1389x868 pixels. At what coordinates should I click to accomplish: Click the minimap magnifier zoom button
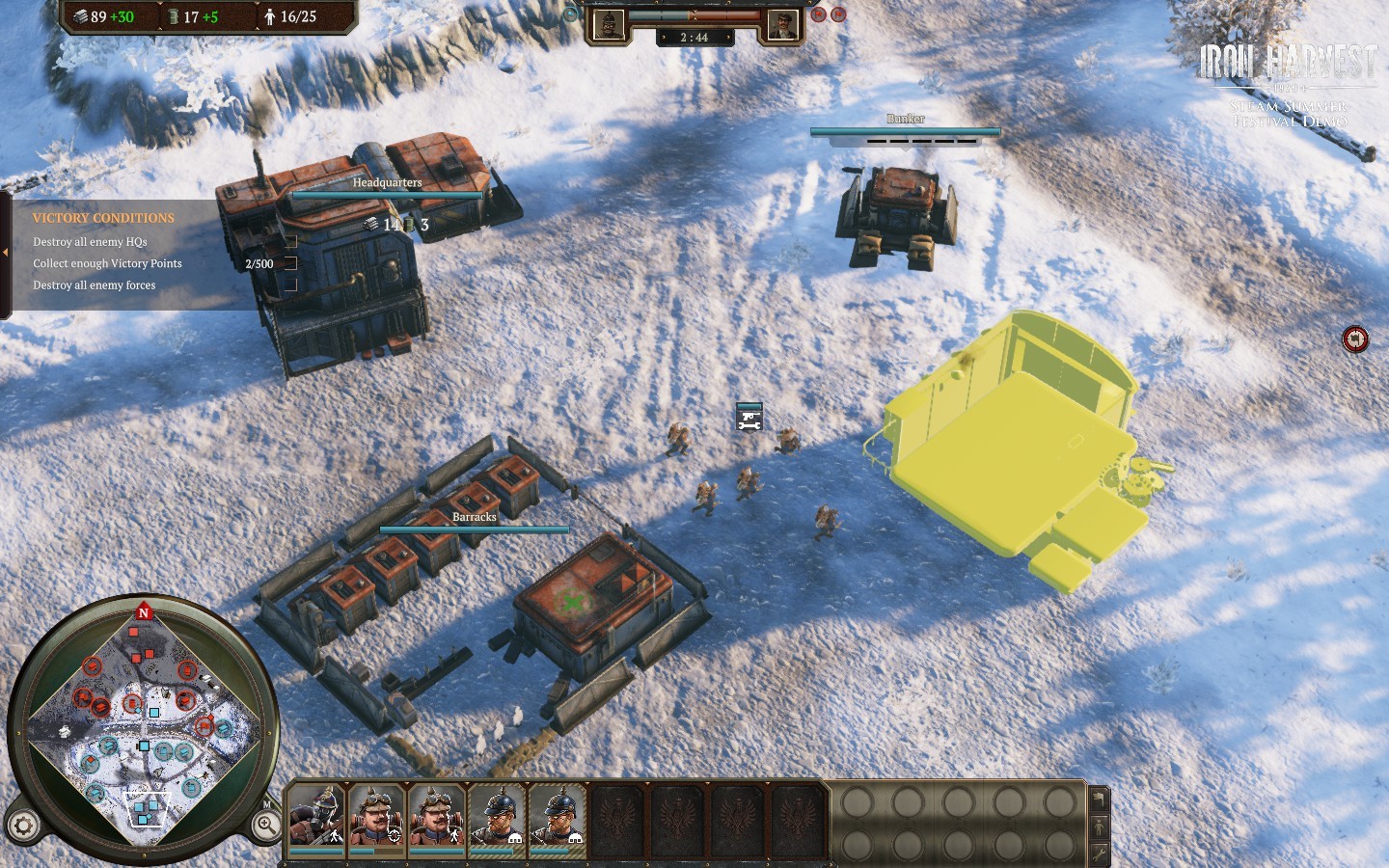click(265, 825)
